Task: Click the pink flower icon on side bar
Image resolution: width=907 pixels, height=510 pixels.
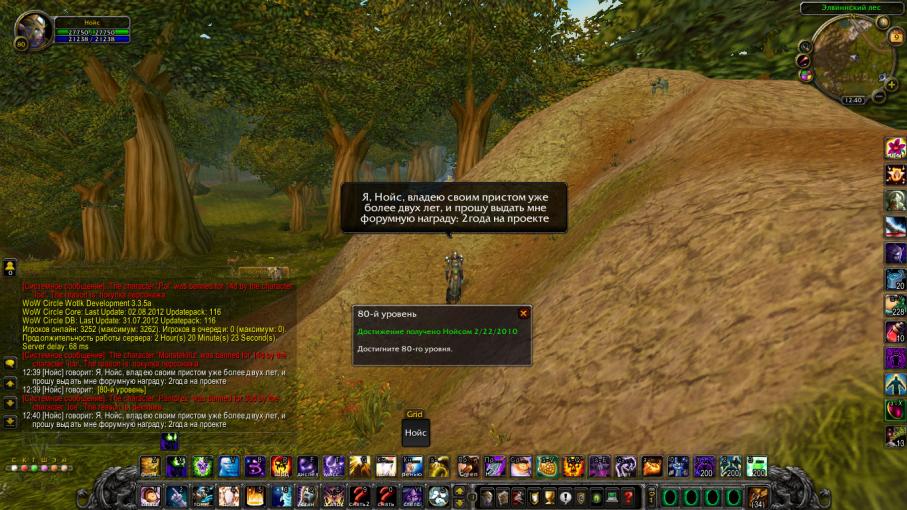Action: pyautogui.click(x=895, y=148)
